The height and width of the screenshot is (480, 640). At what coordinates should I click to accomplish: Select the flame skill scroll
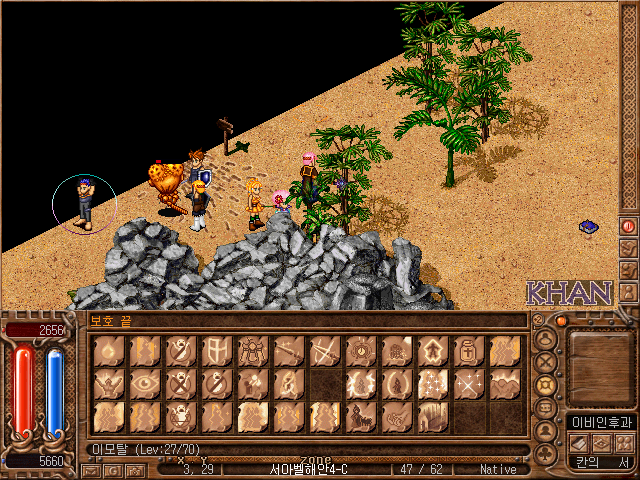[109, 350]
